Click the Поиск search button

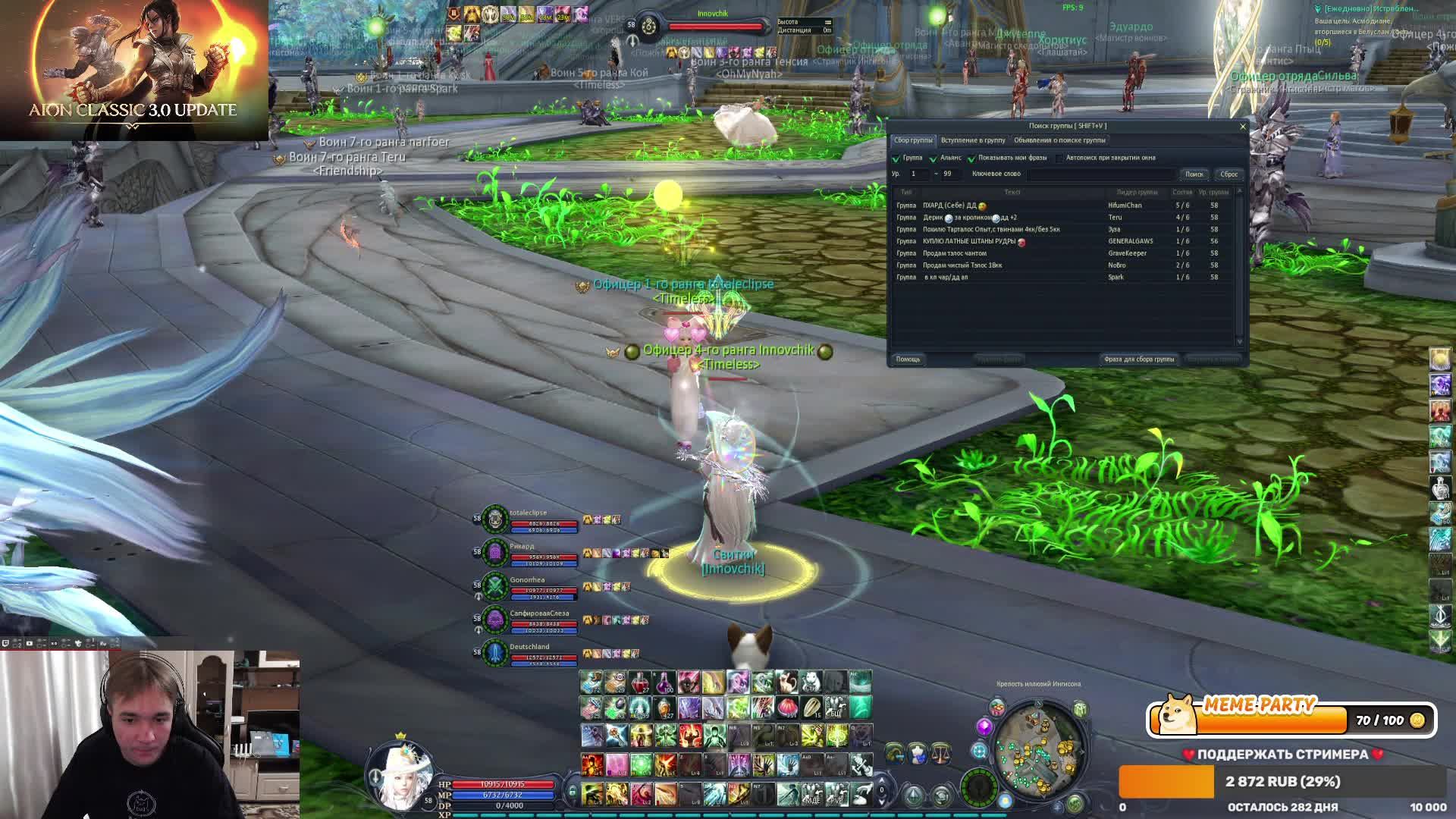point(1194,174)
